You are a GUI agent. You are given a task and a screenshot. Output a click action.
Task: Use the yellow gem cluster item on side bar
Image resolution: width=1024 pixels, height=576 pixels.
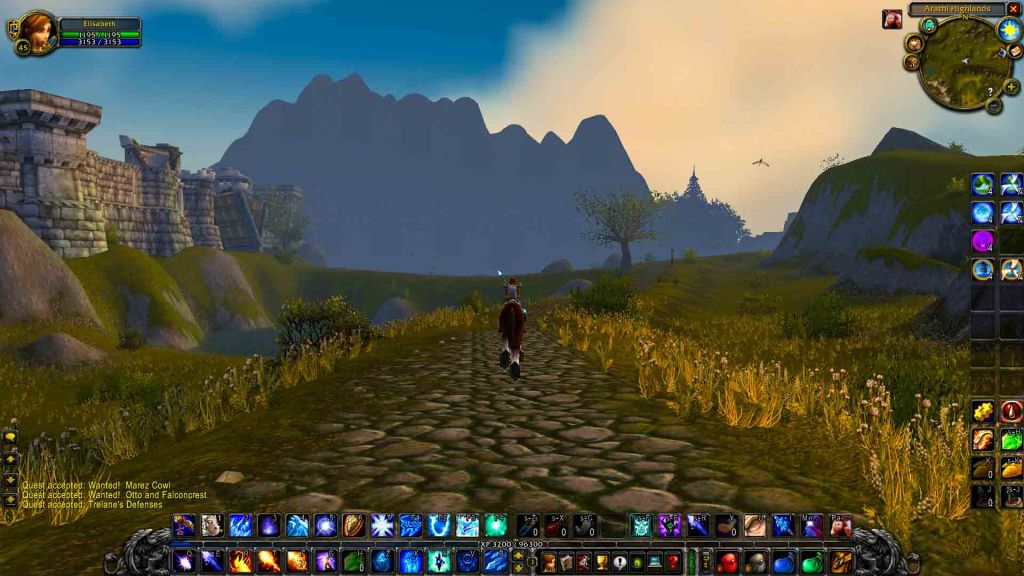(982, 411)
